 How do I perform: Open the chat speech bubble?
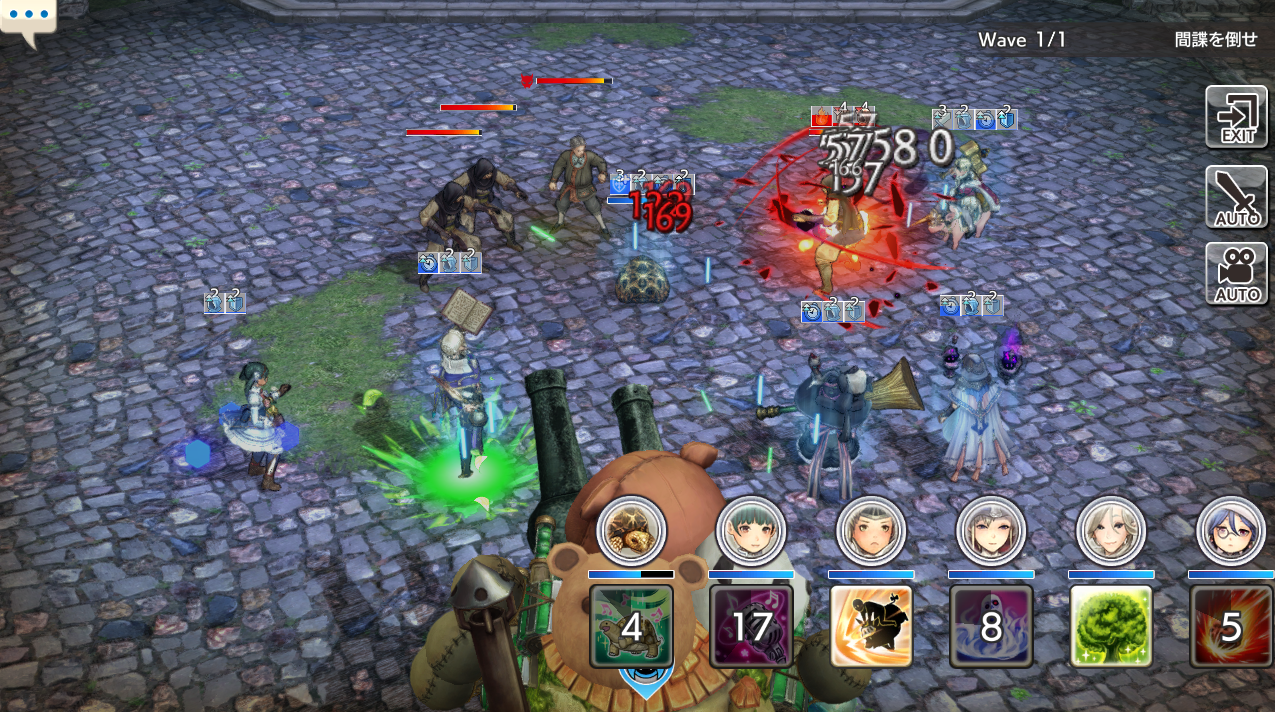coord(28,20)
